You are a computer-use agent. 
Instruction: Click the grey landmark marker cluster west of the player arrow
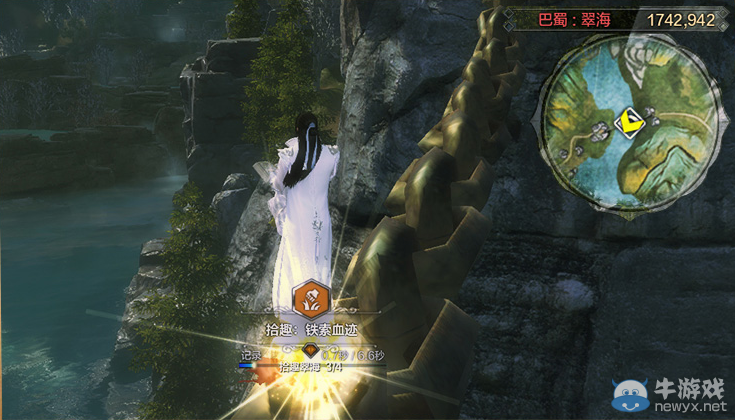click(x=598, y=130)
